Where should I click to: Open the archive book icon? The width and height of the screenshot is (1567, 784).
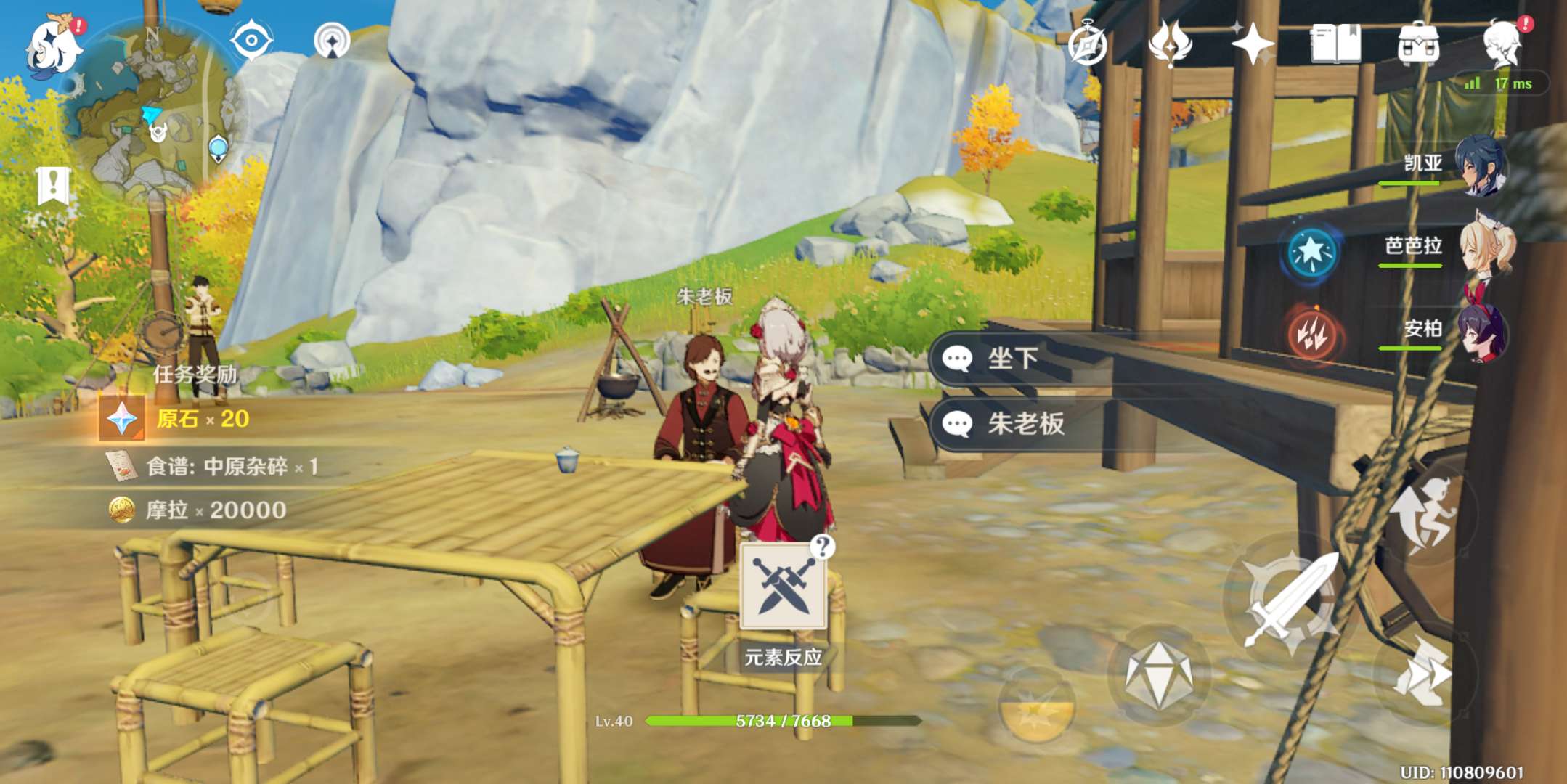click(1335, 44)
